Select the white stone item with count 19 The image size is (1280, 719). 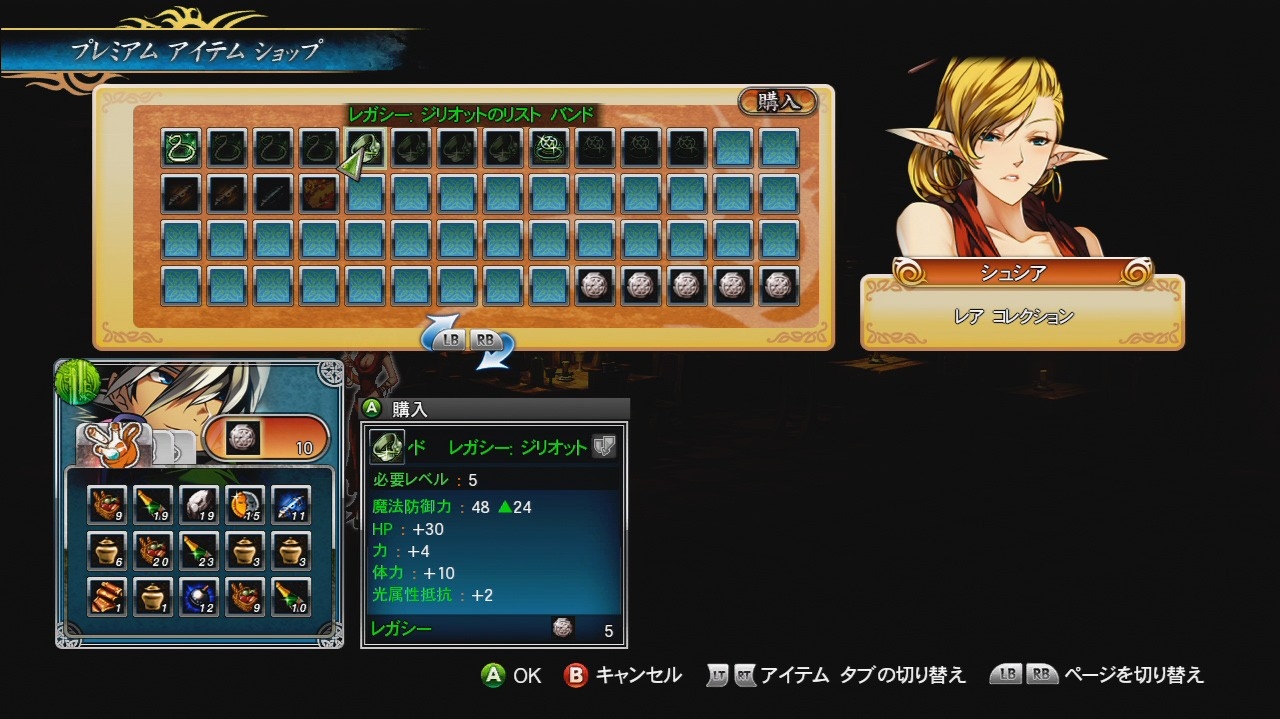coord(199,505)
